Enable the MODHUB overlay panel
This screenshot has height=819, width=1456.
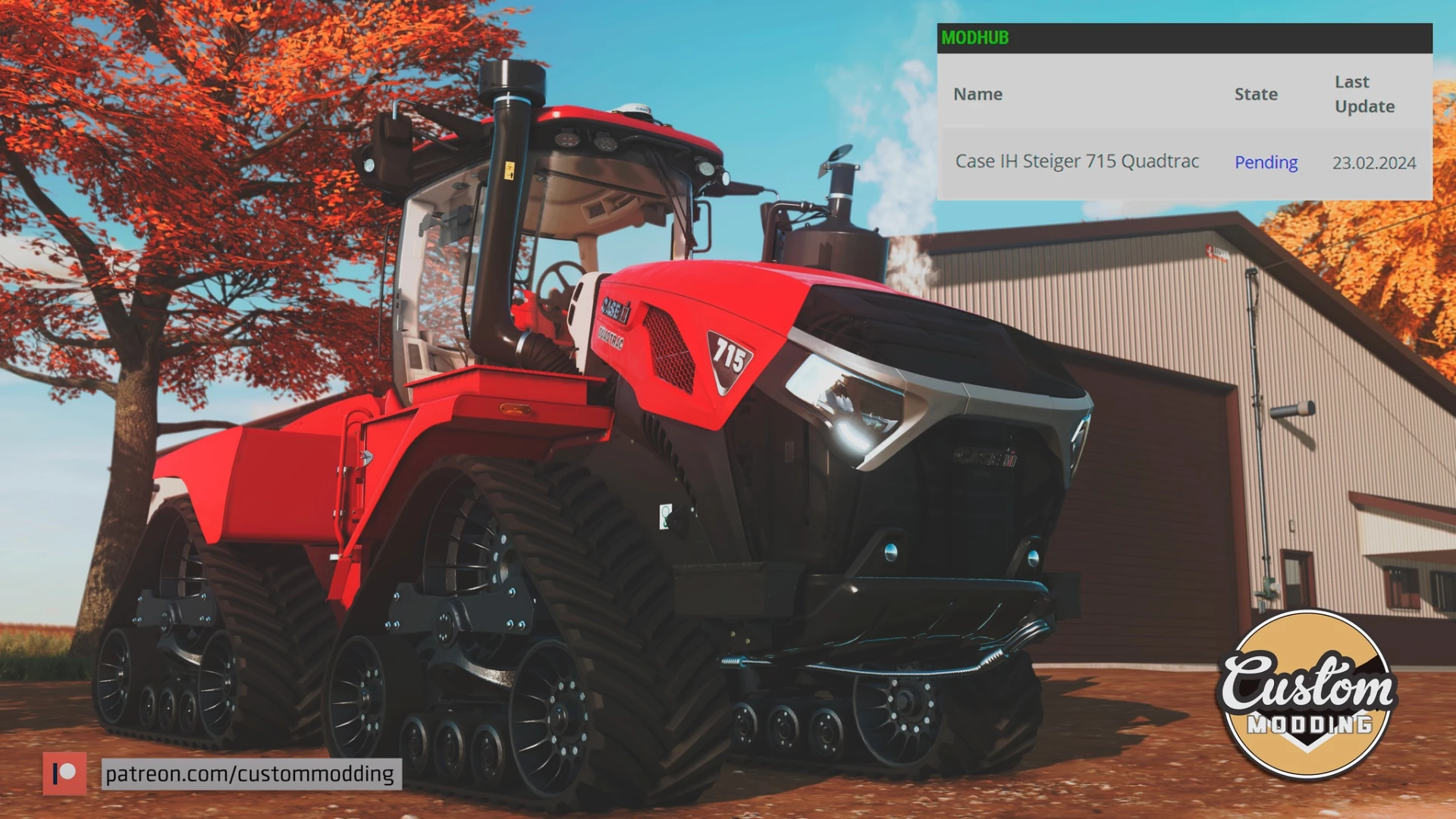(974, 38)
